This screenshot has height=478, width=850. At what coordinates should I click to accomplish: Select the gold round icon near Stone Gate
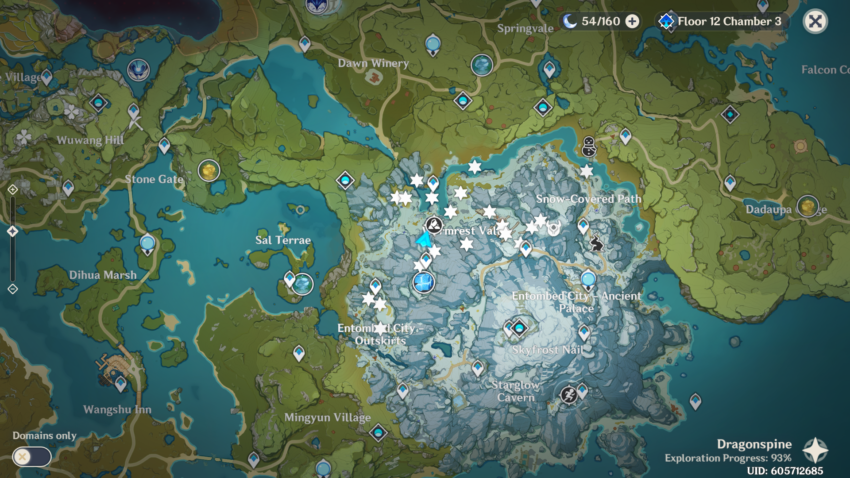(x=209, y=170)
